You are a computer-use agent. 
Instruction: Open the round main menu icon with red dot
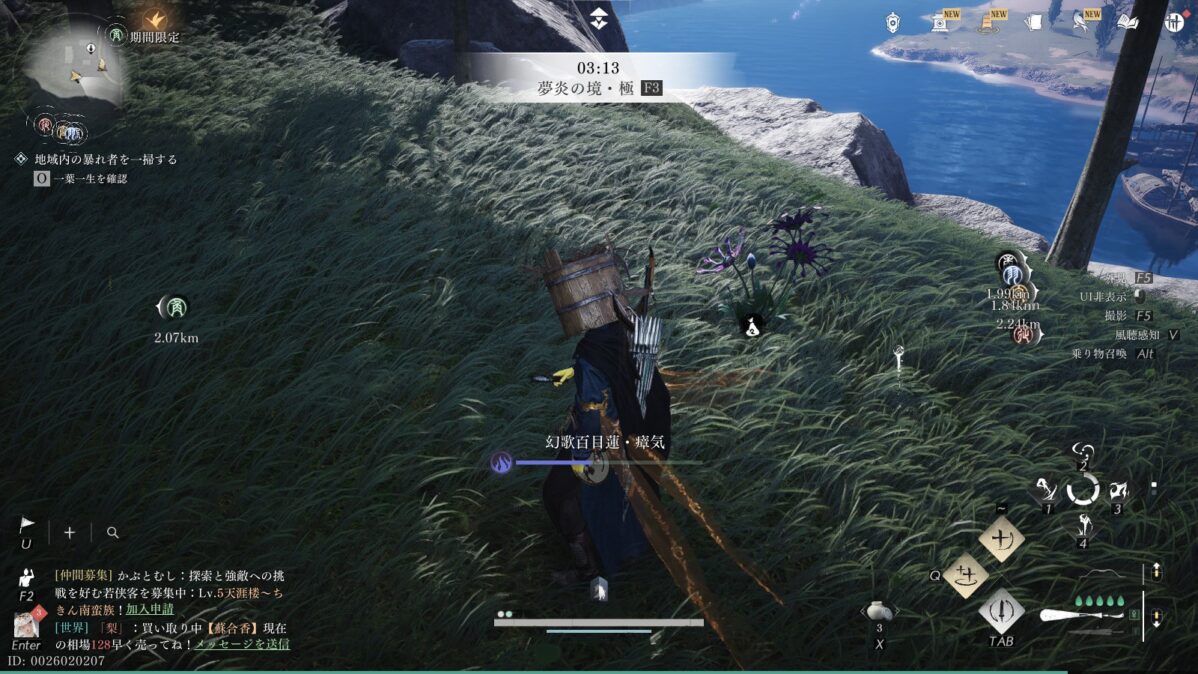tap(1174, 22)
